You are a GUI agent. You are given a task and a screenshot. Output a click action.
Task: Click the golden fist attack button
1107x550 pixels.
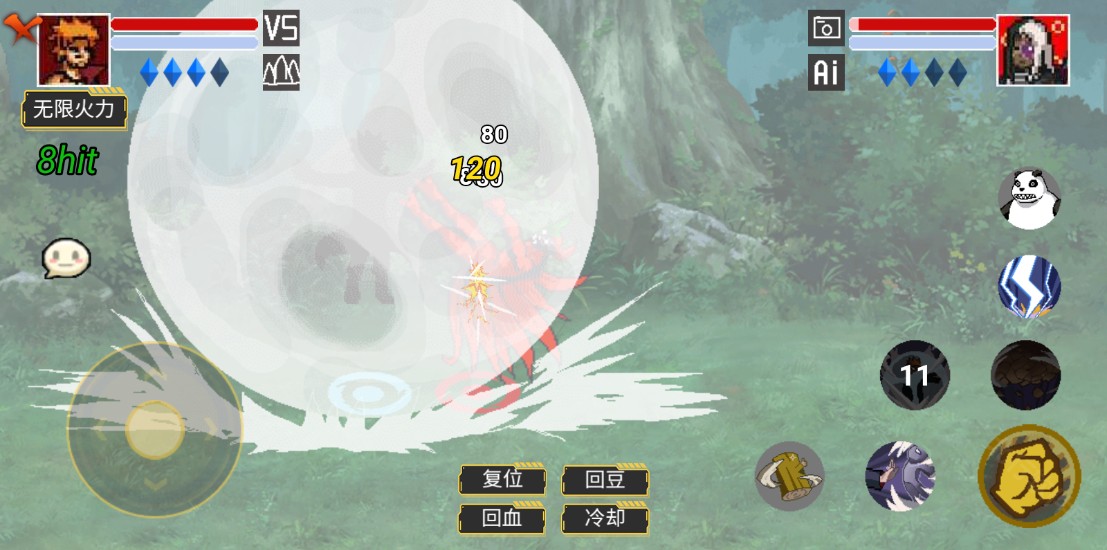click(x=1029, y=476)
